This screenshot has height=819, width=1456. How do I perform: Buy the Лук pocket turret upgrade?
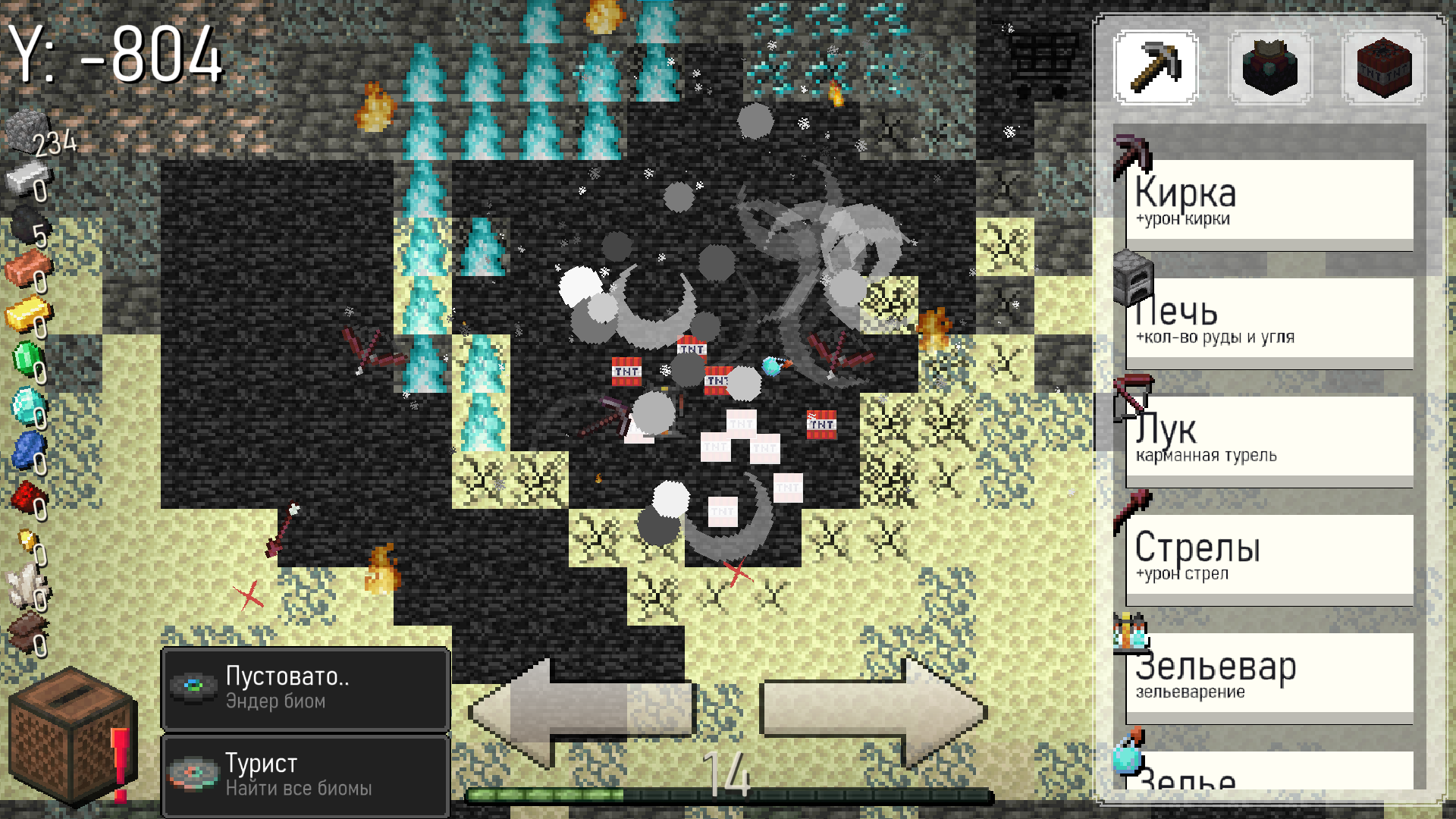[x=1268, y=436]
